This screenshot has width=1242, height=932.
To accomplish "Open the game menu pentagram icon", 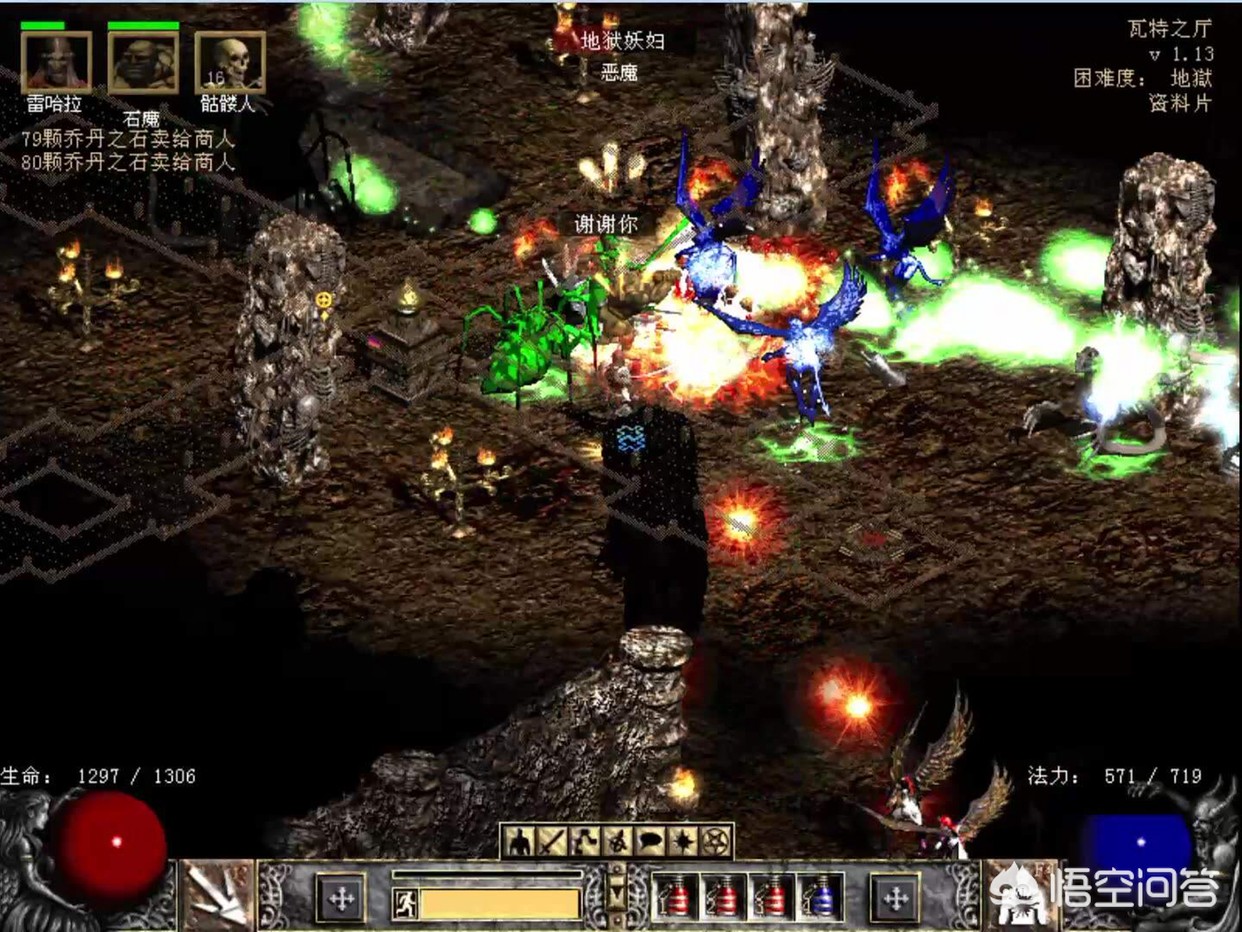I will point(716,842).
